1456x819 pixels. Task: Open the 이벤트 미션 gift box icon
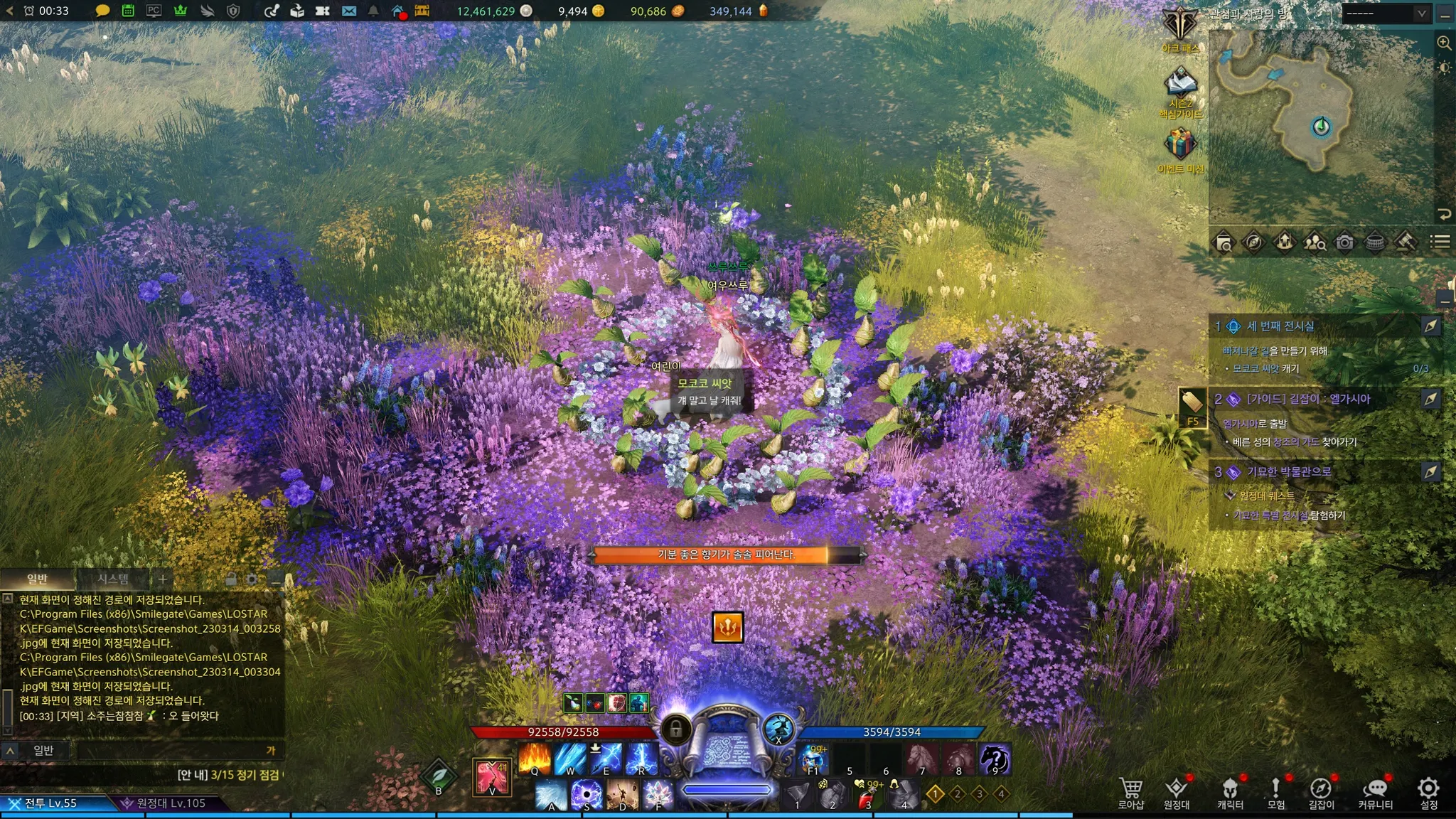pyautogui.click(x=1180, y=146)
